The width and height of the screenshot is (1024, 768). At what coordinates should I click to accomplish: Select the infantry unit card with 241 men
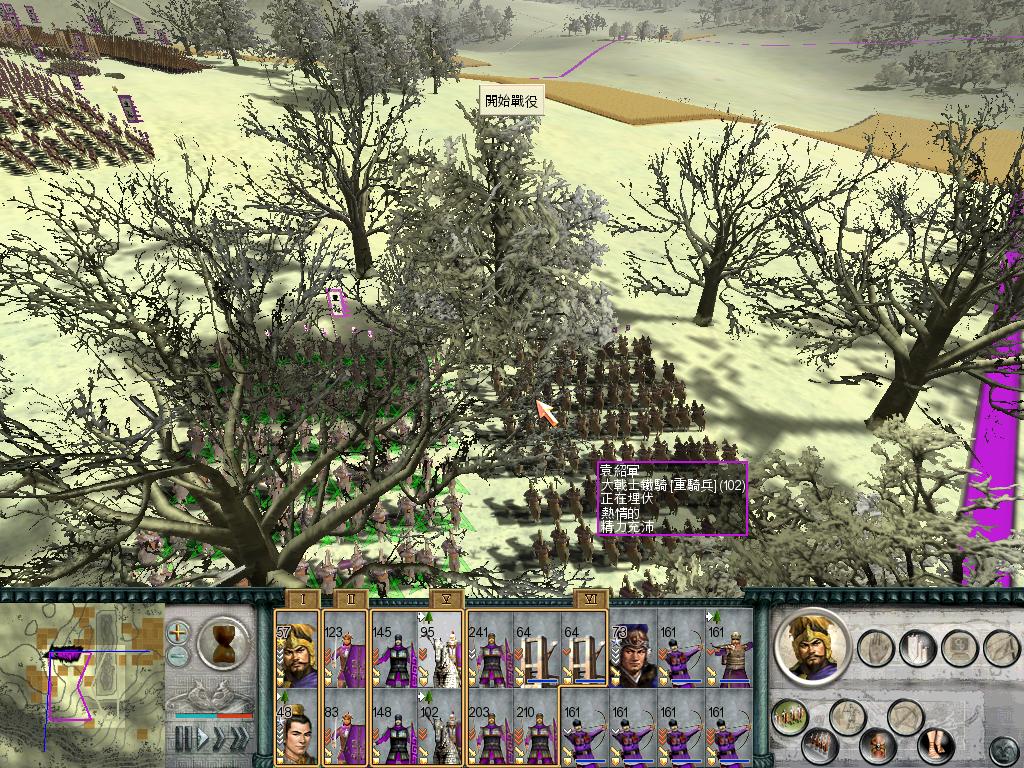click(x=490, y=650)
